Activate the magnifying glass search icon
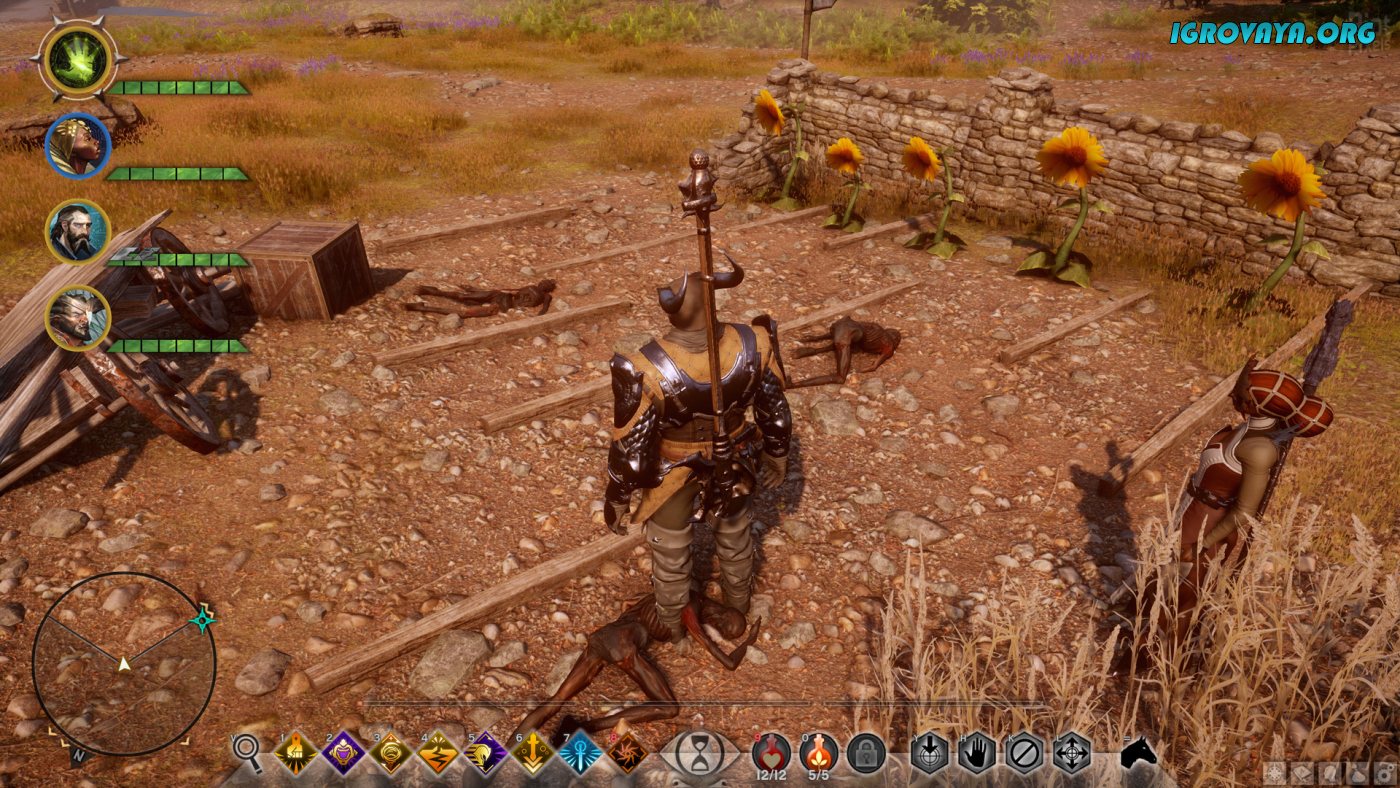1400x788 pixels. [247, 753]
